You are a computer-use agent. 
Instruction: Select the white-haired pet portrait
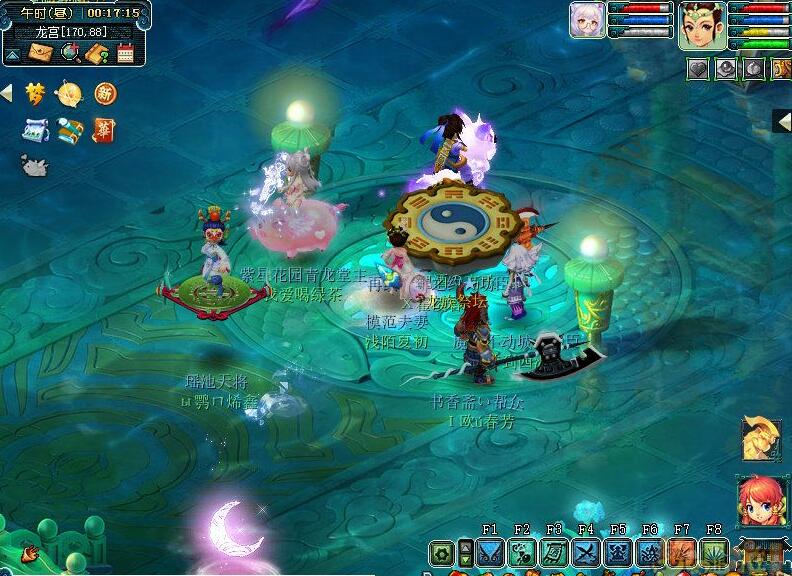[x=586, y=20]
